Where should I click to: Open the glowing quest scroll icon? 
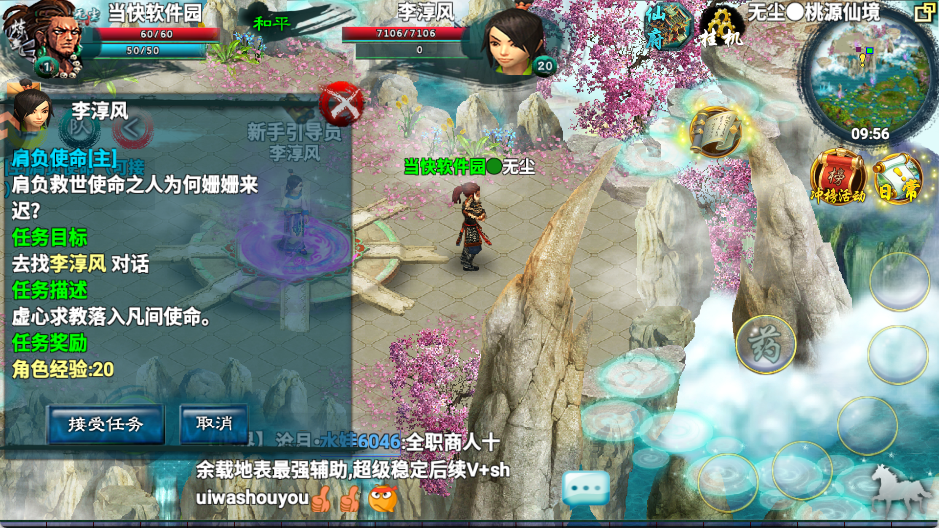[x=715, y=130]
